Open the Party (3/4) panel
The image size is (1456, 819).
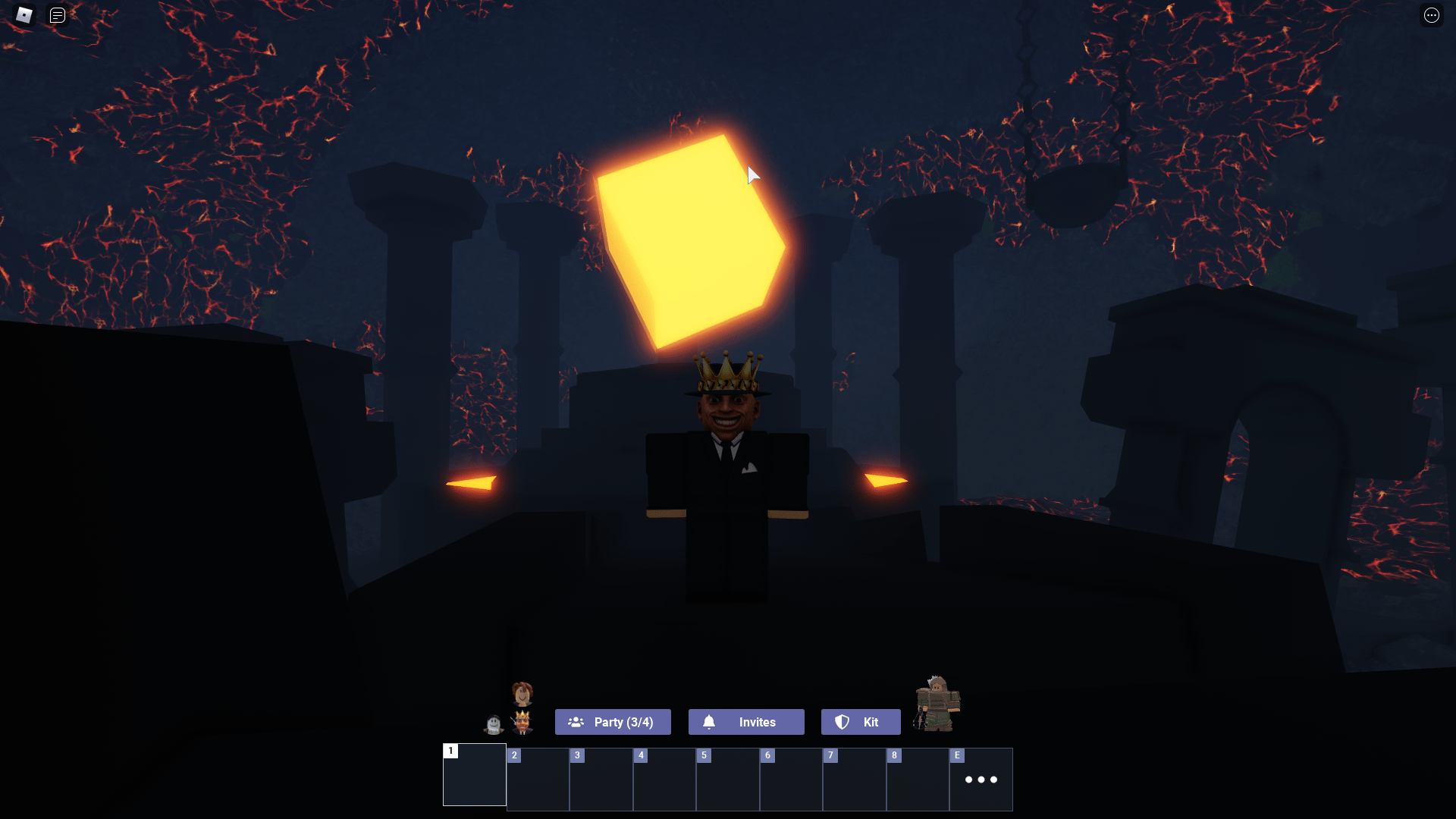[613, 722]
